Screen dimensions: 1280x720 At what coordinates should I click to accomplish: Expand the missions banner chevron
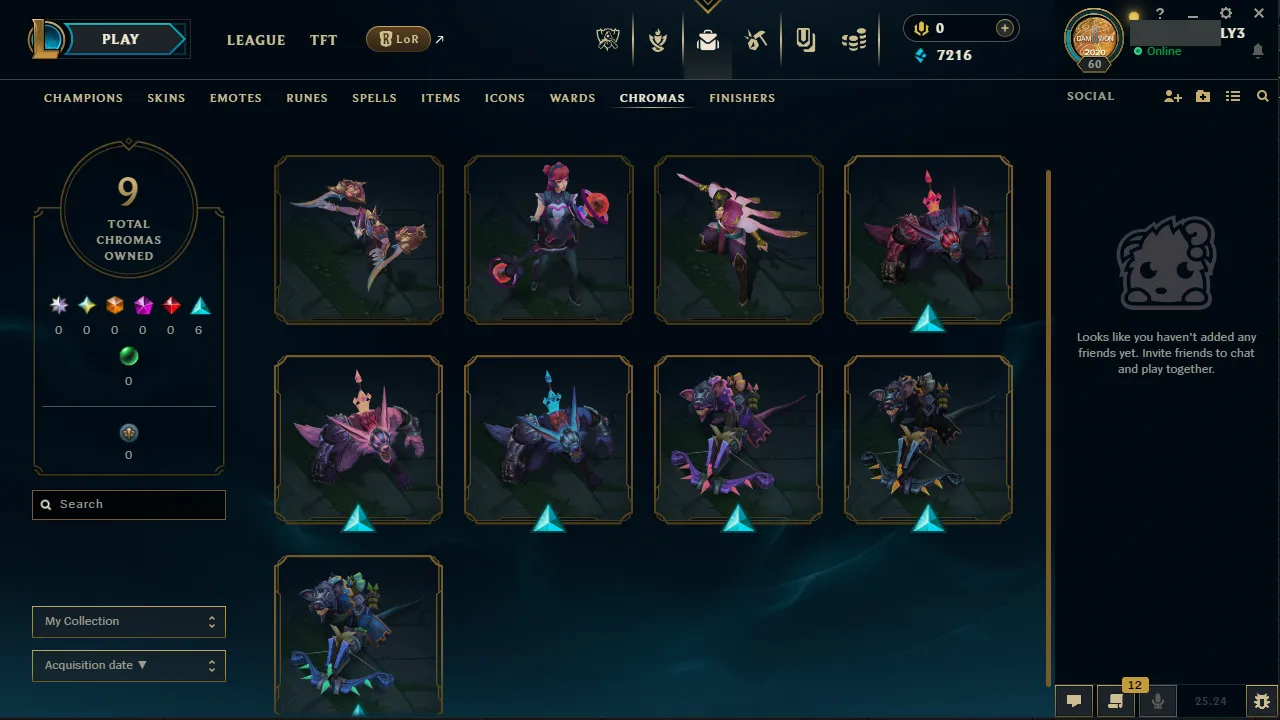click(x=708, y=6)
